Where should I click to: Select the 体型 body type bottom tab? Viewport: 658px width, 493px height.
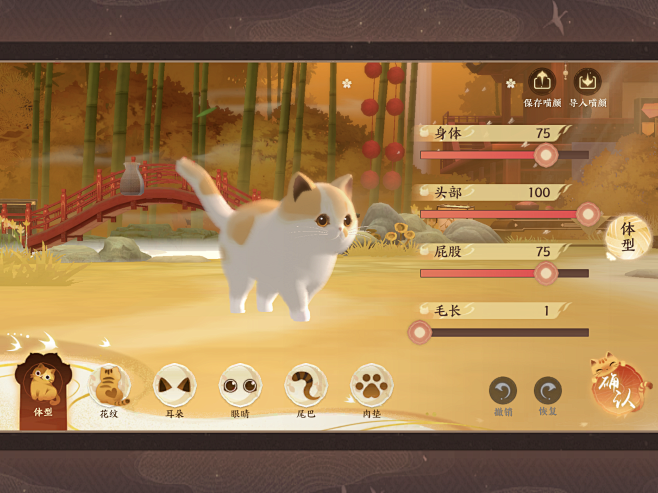[x=43, y=387]
